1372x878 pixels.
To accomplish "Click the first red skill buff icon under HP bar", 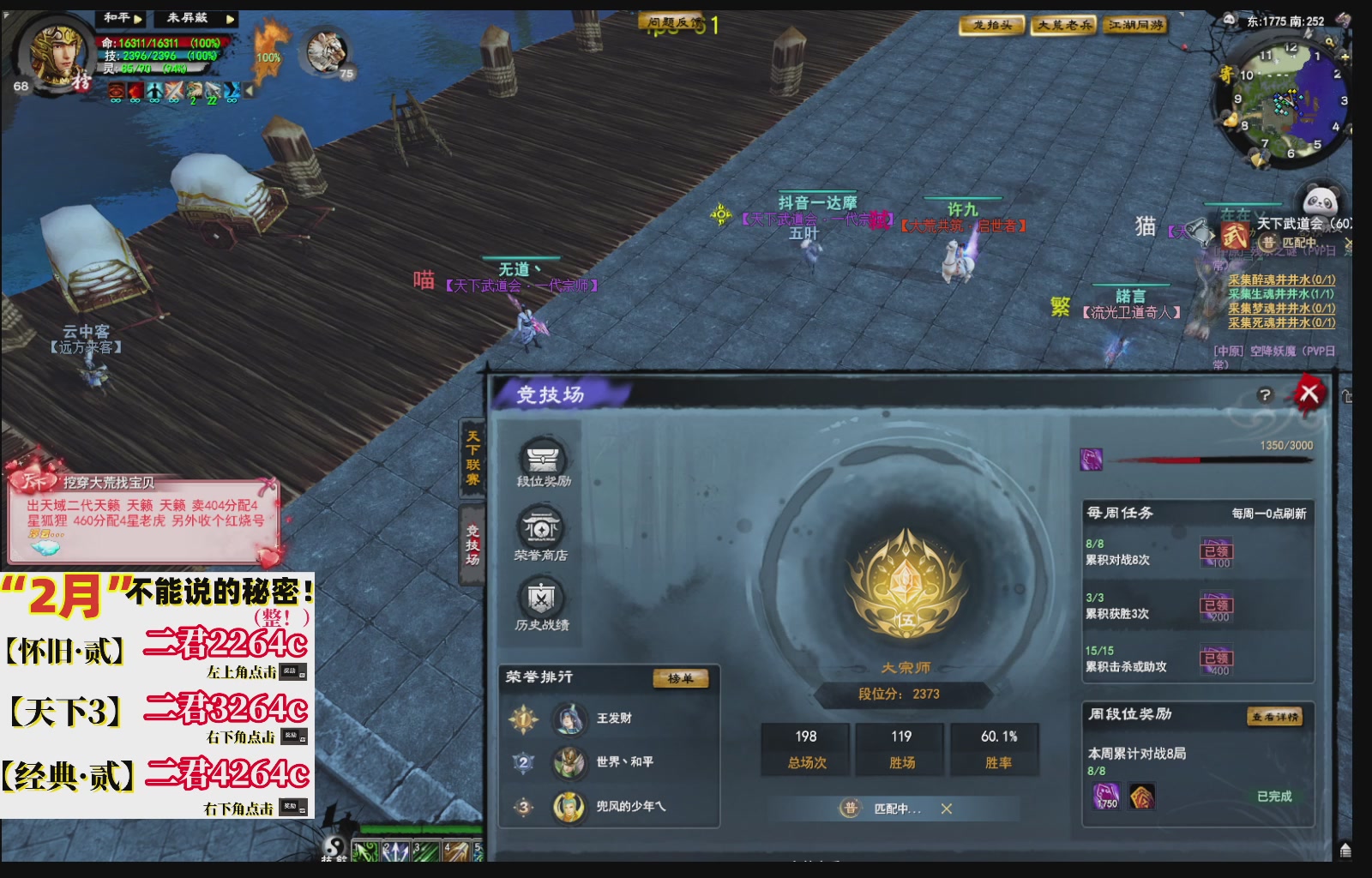I will [x=116, y=90].
